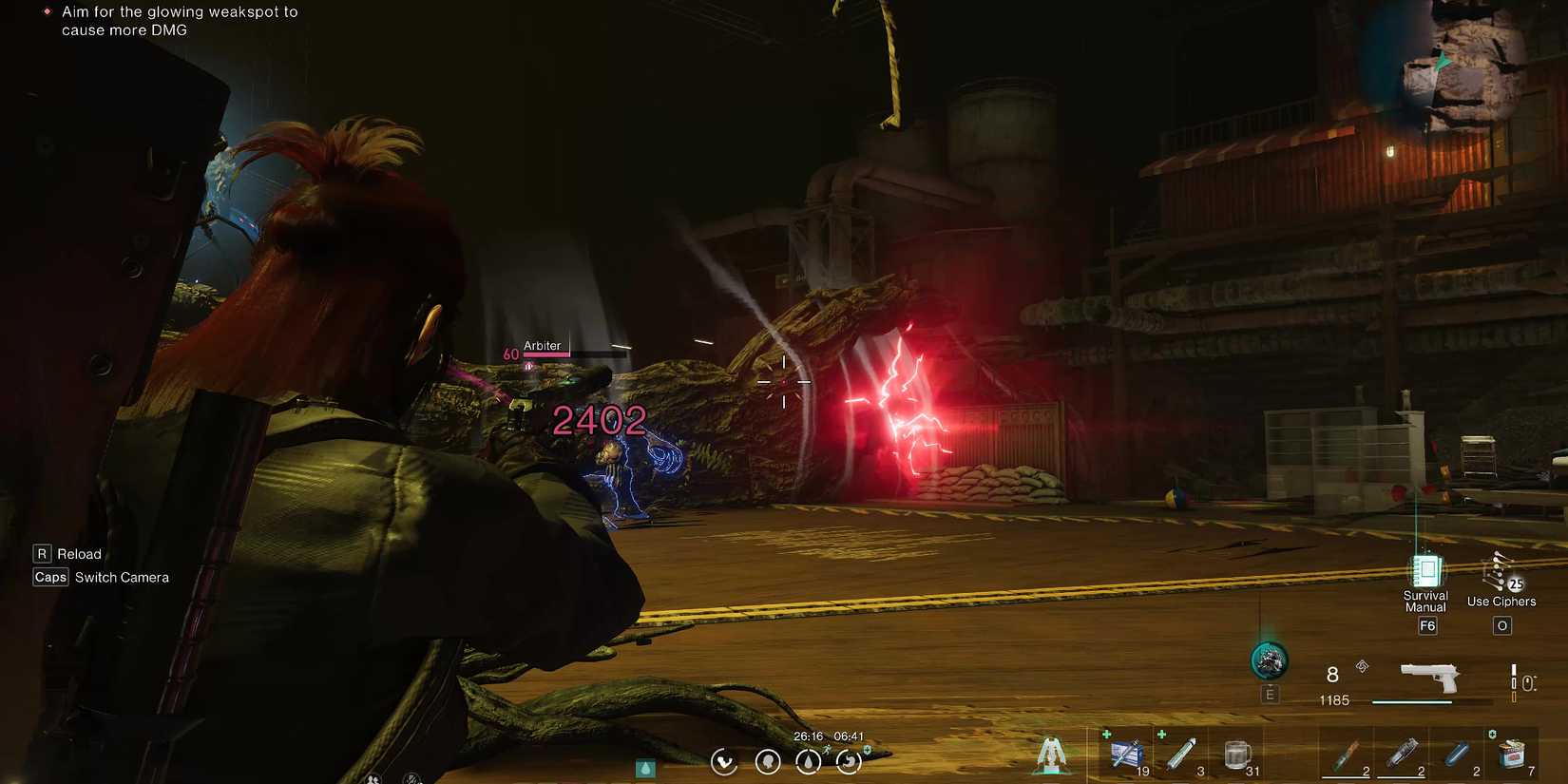Select the mug item showing 31
This screenshot has width=1568, height=784.
[x=1236, y=754]
